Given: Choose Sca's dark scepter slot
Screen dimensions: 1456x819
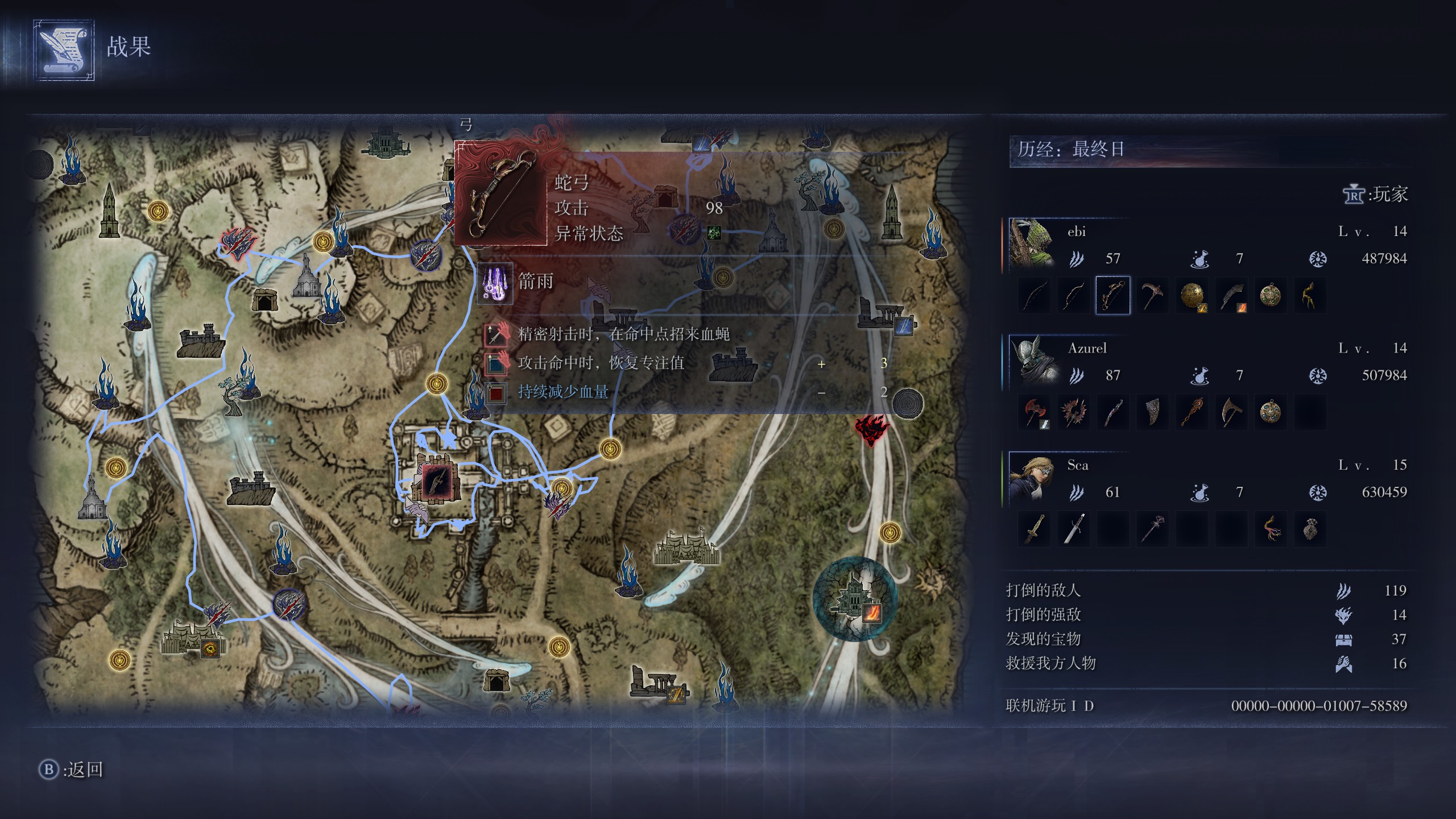Looking at the screenshot, I should click(x=1152, y=530).
